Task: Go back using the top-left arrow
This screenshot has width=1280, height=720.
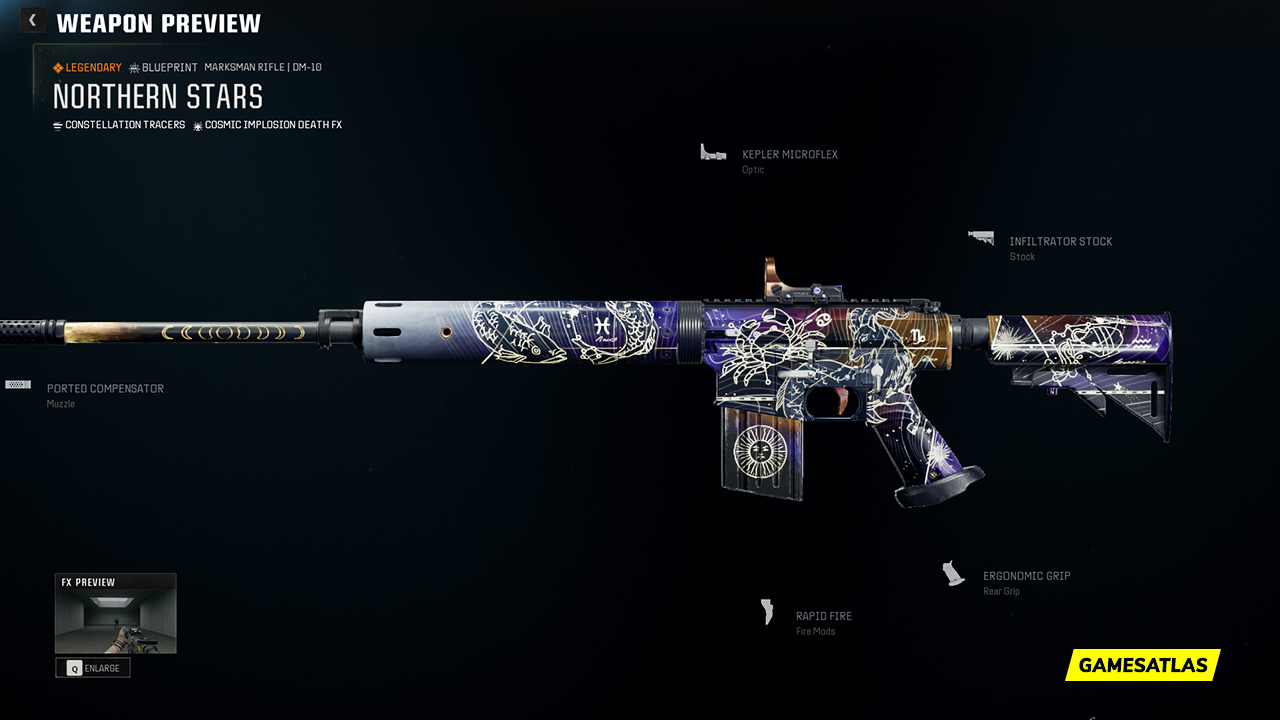Action: [32, 20]
